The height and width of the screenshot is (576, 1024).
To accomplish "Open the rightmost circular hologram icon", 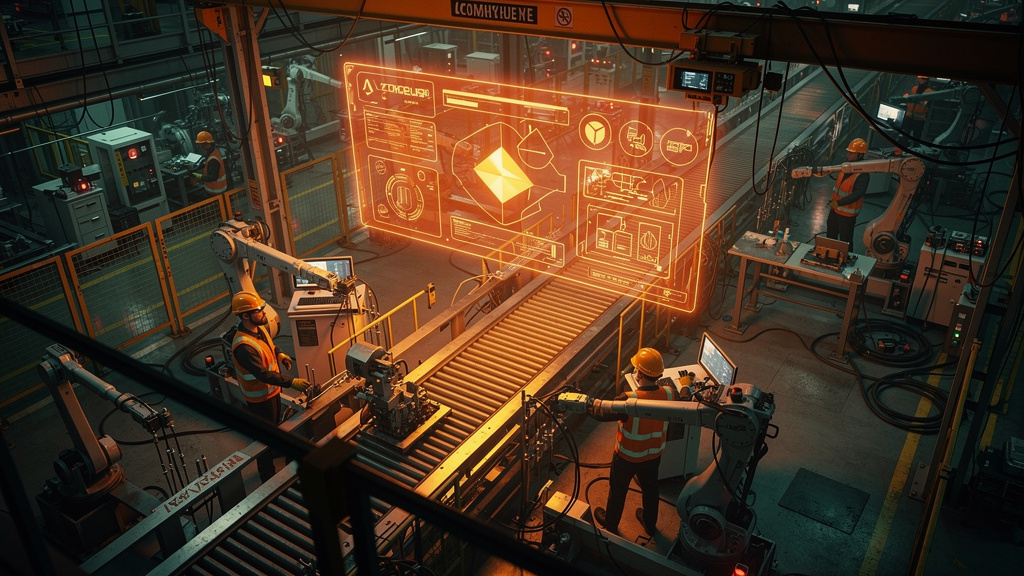I will (679, 146).
